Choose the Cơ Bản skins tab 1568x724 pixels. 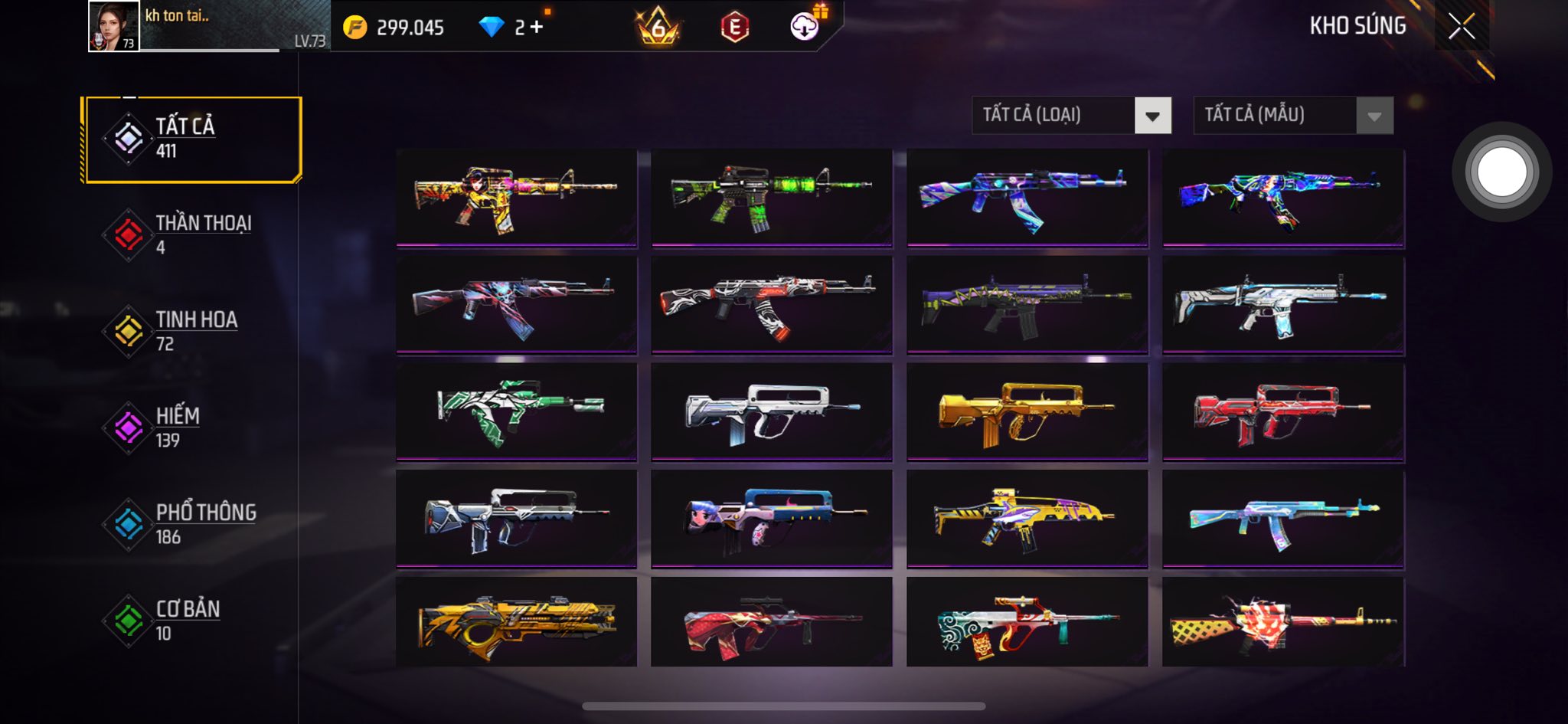(x=191, y=621)
